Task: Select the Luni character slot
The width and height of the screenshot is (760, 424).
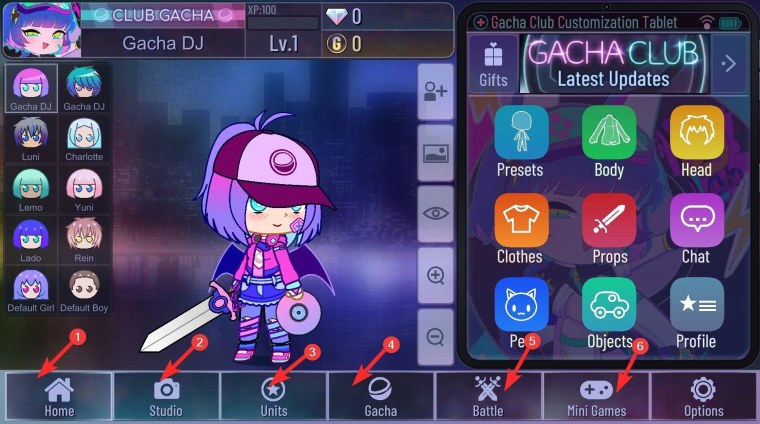Action: 30,139
